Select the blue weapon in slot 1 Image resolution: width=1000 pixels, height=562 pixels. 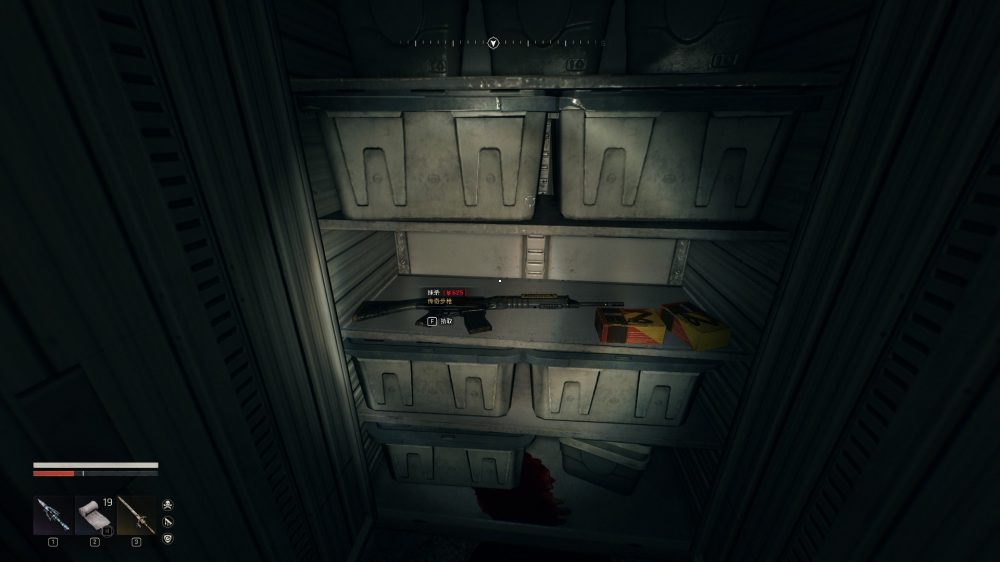[52, 514]
